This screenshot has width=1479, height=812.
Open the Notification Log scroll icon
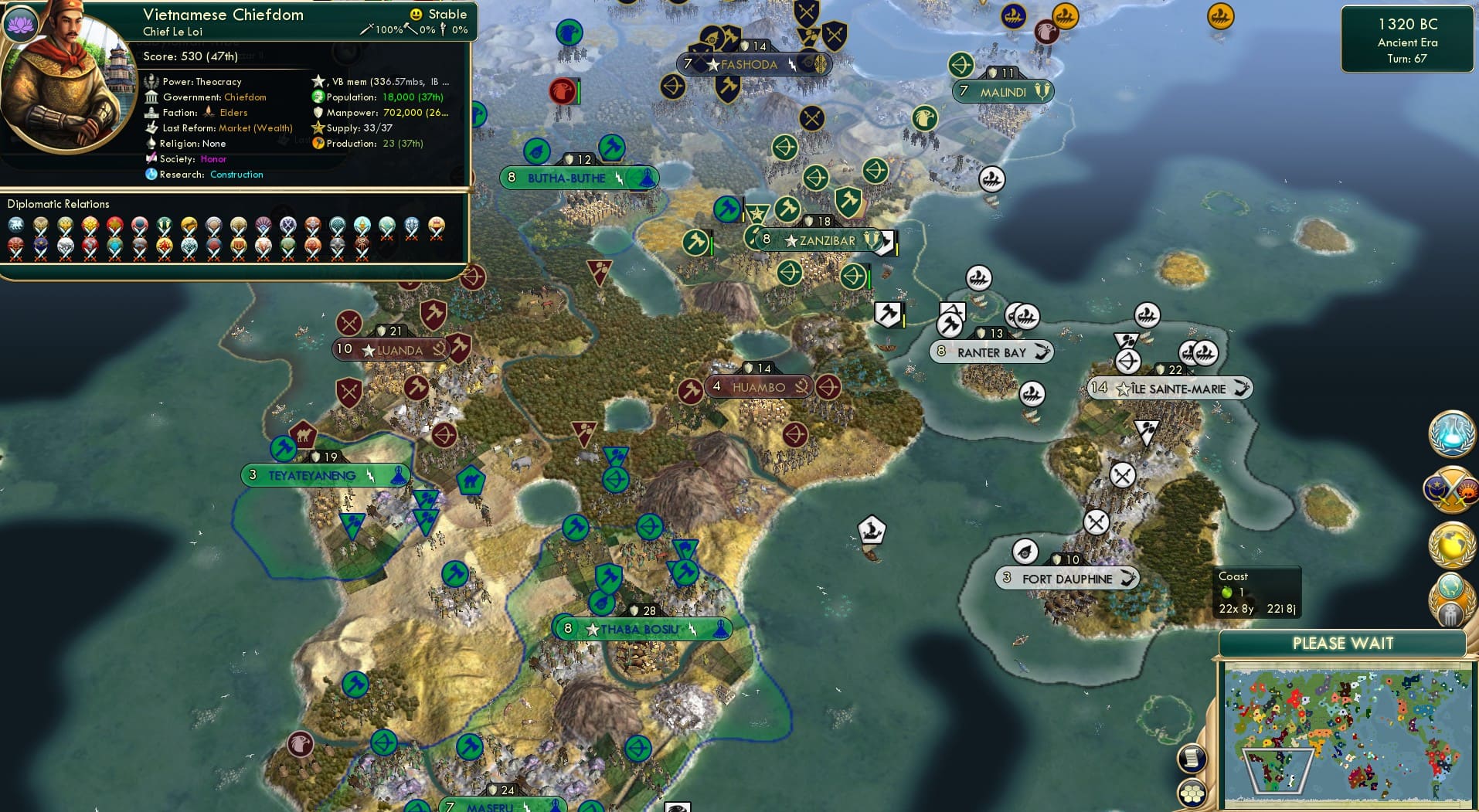click(1192, 759)
